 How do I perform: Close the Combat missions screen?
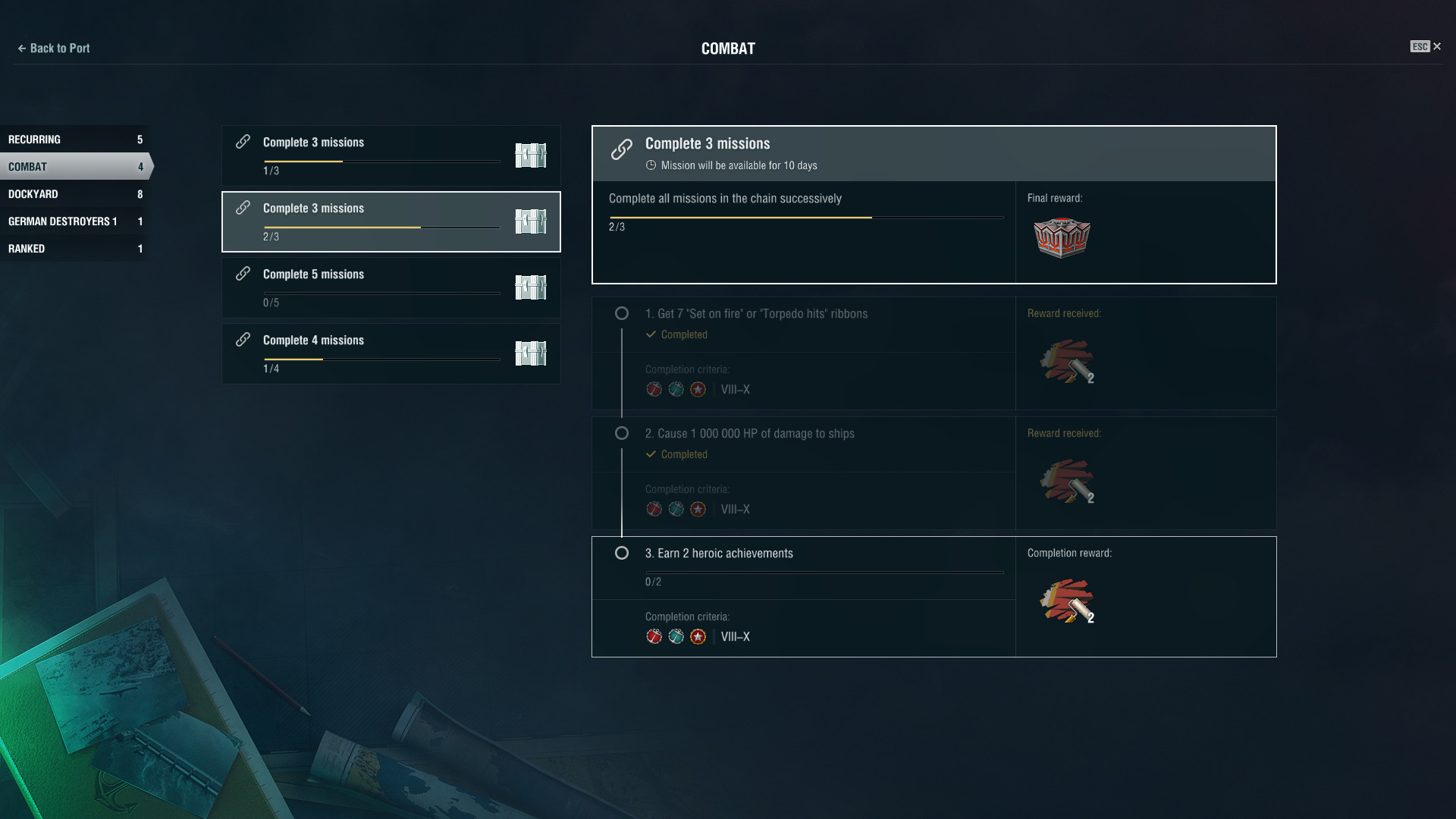pos(1436,47)
